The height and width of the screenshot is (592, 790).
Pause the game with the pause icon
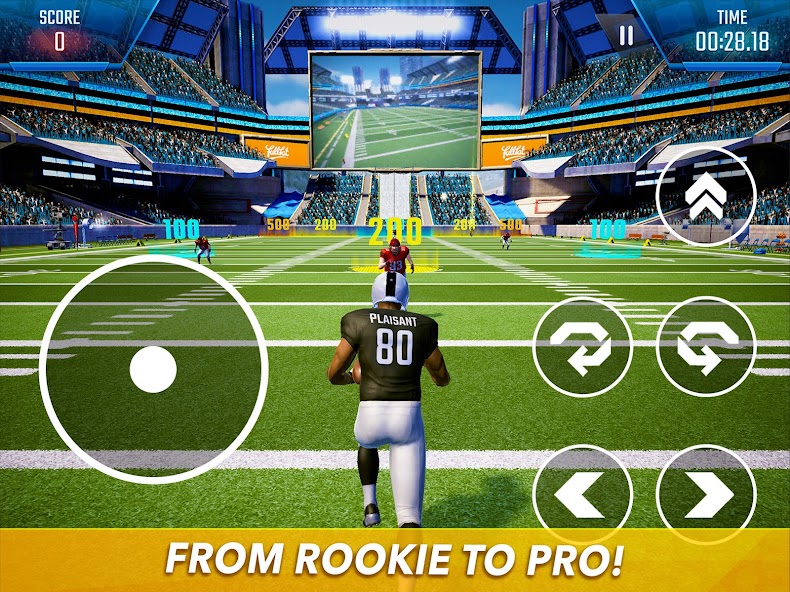626,36
